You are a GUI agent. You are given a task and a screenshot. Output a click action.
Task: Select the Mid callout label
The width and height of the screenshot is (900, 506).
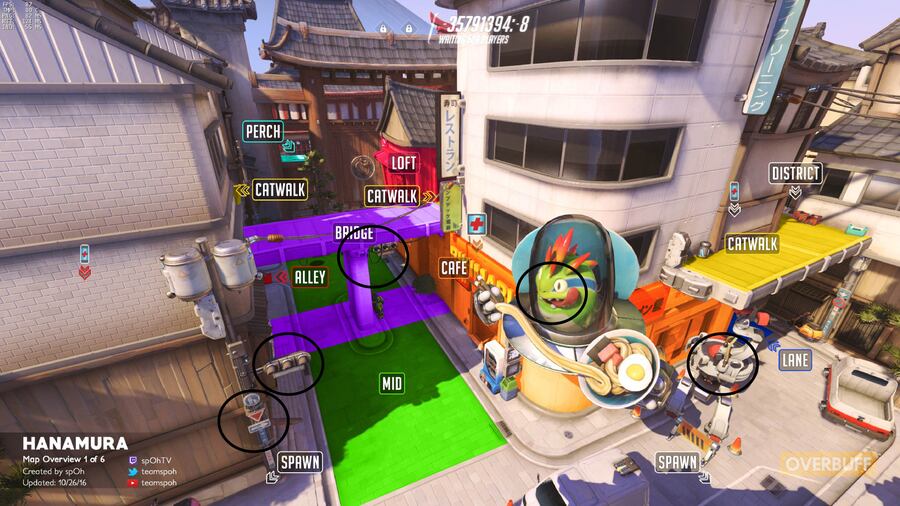pos(391,383)
